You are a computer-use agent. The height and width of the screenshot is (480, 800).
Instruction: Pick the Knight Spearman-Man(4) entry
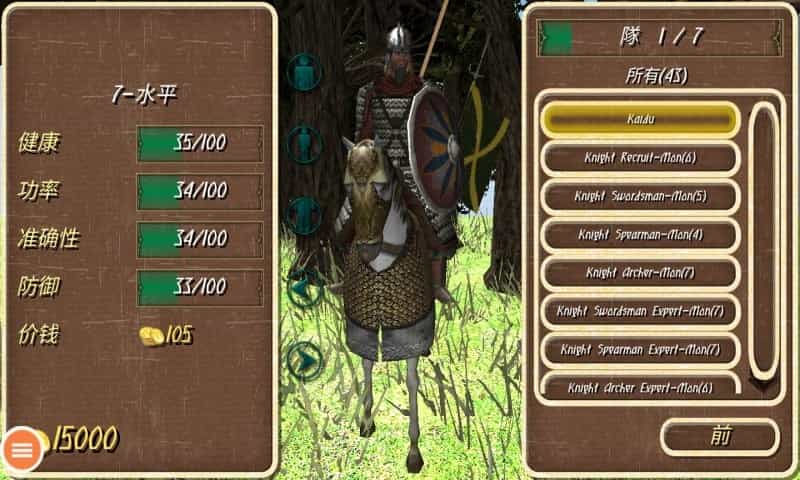point(640,234)
